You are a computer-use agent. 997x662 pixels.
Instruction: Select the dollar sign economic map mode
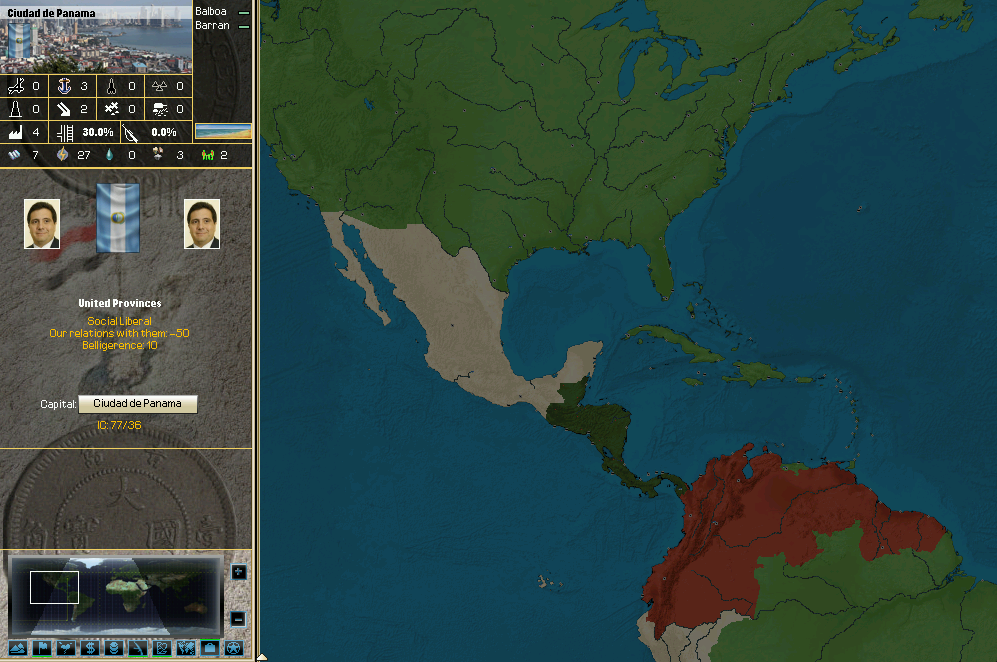point(89,648)
